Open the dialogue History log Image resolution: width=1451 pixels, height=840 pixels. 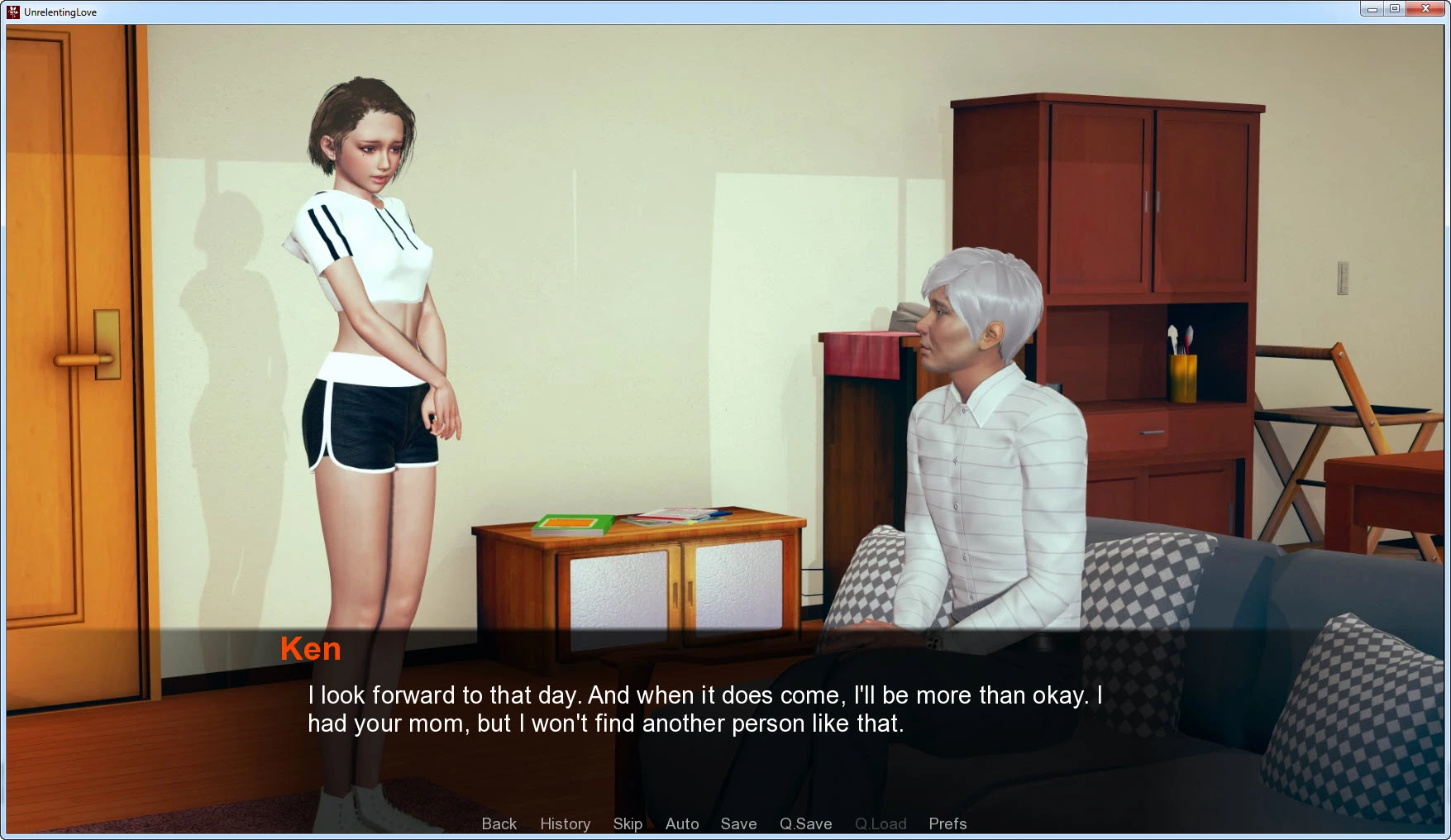coord(565,823)
